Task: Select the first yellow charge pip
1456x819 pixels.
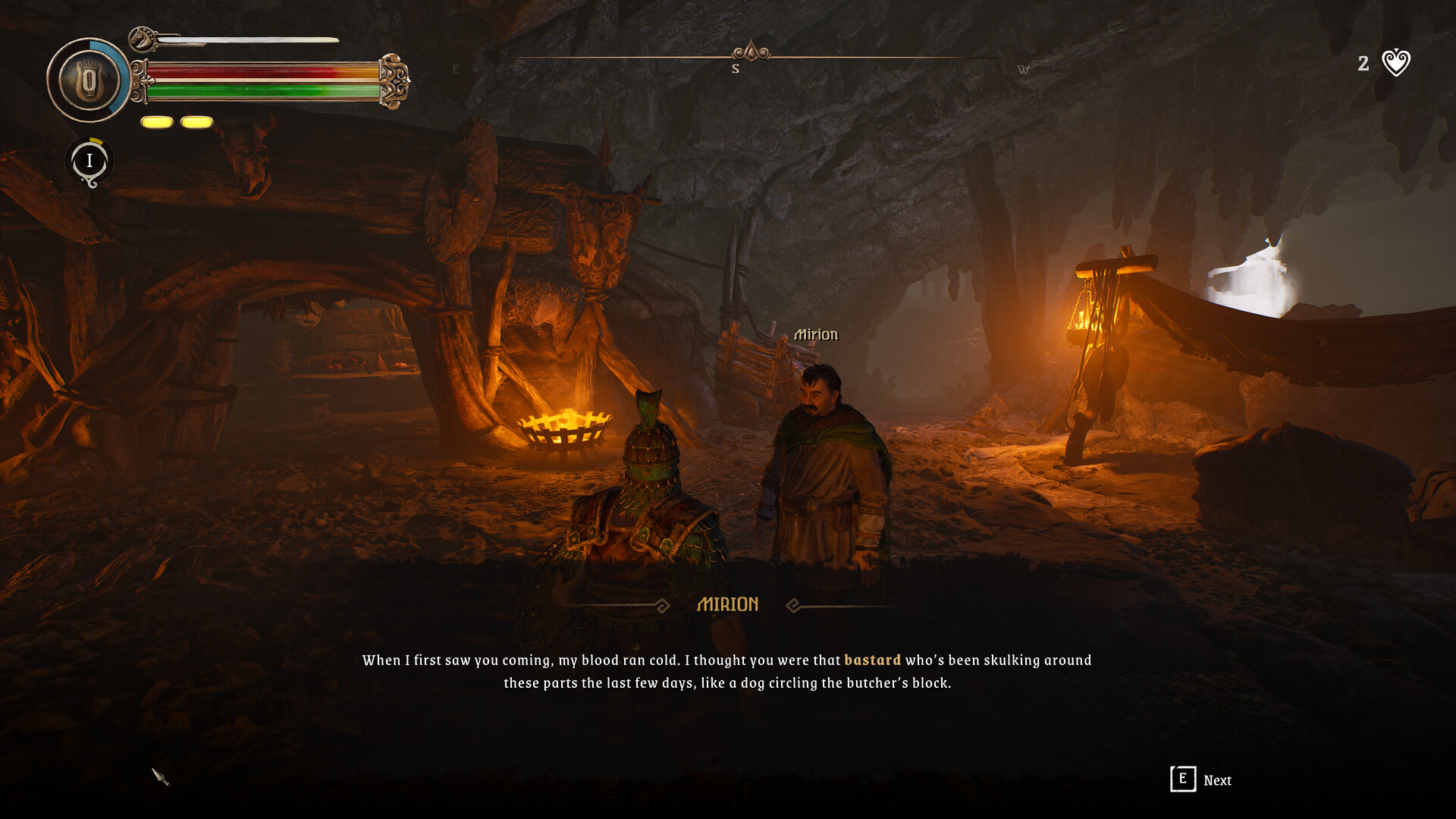Action: (156, 121)
